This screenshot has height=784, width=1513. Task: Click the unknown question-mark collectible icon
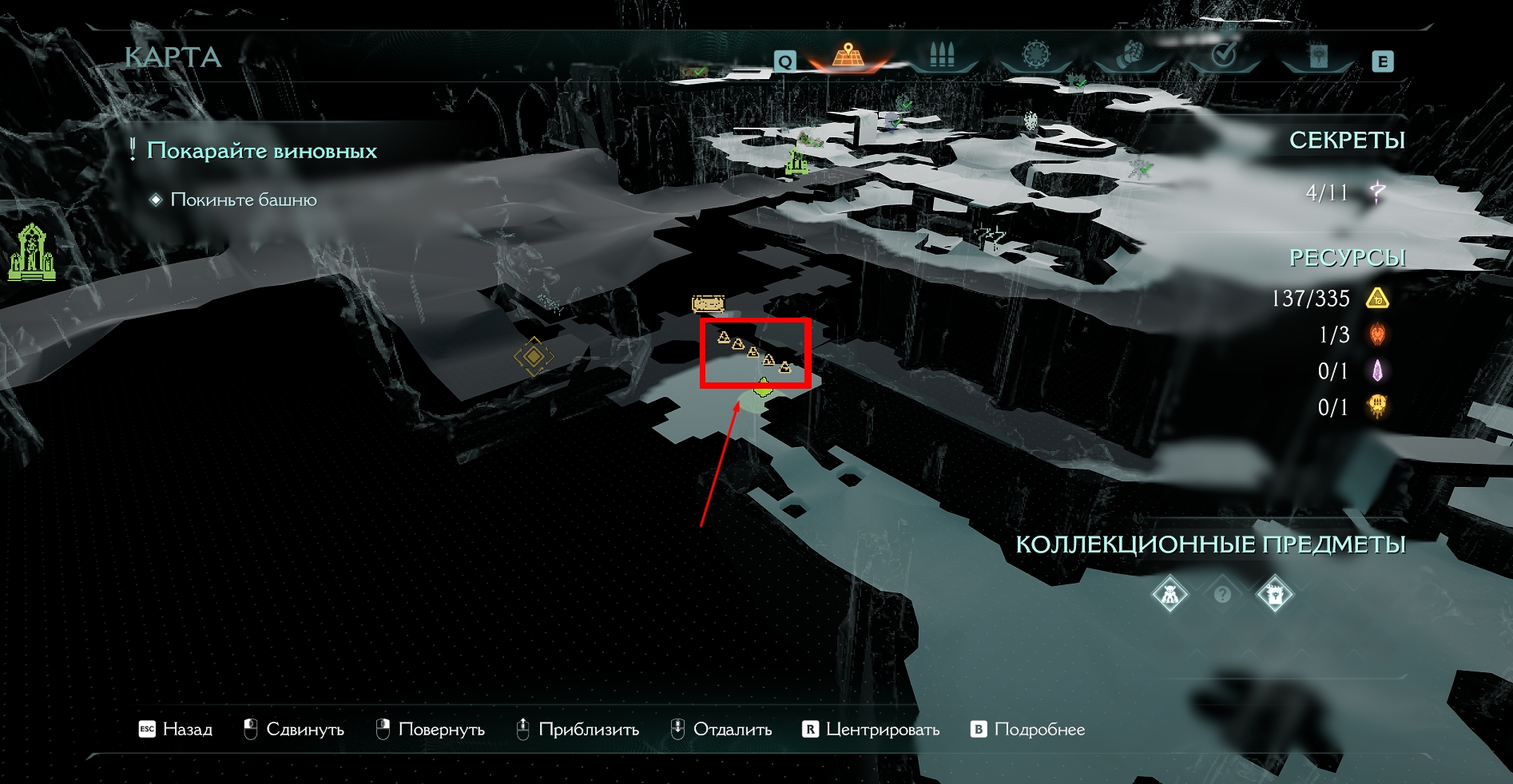pyautogui.click(x=1222, y=594)
